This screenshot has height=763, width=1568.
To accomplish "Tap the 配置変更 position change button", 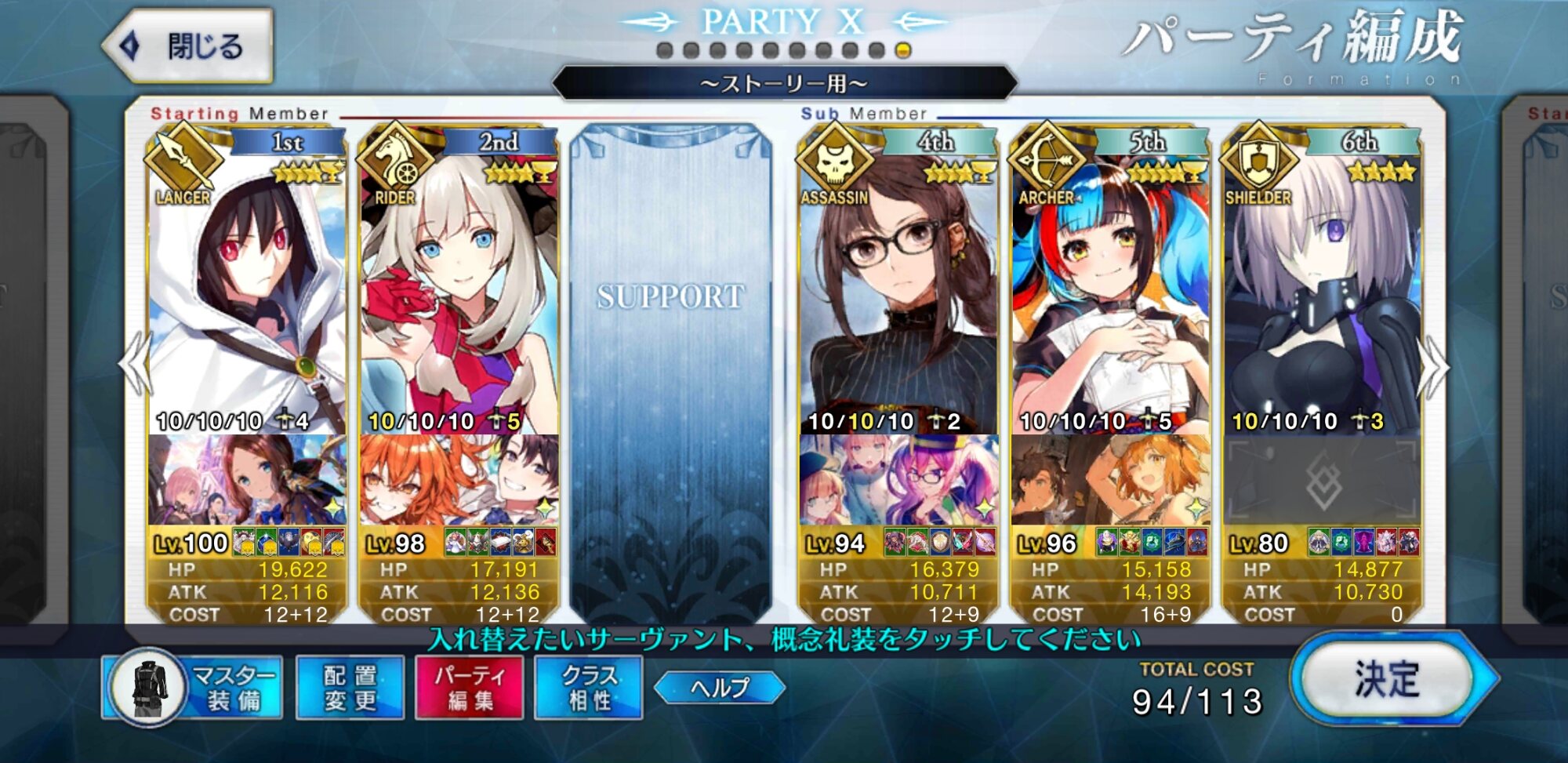I will 350,688.
